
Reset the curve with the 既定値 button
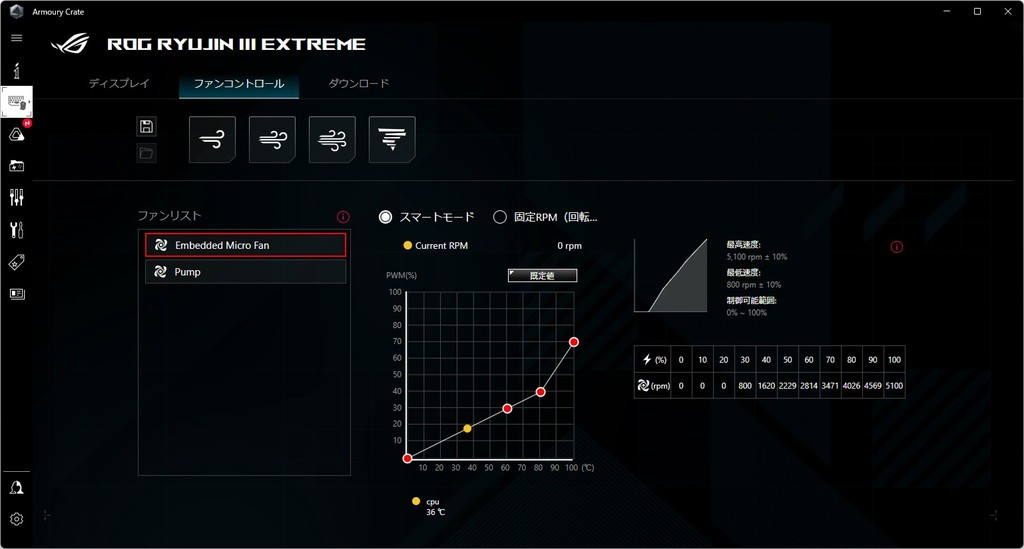click(x=542, y=275)
